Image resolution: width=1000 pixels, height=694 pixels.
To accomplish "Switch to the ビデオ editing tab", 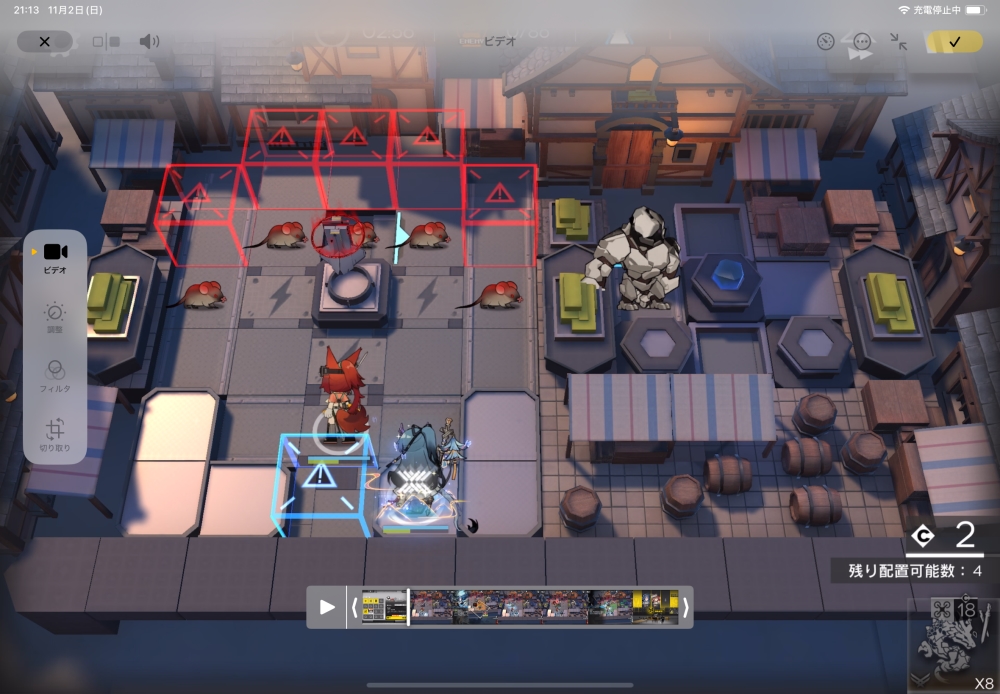I will pos(55,258).
